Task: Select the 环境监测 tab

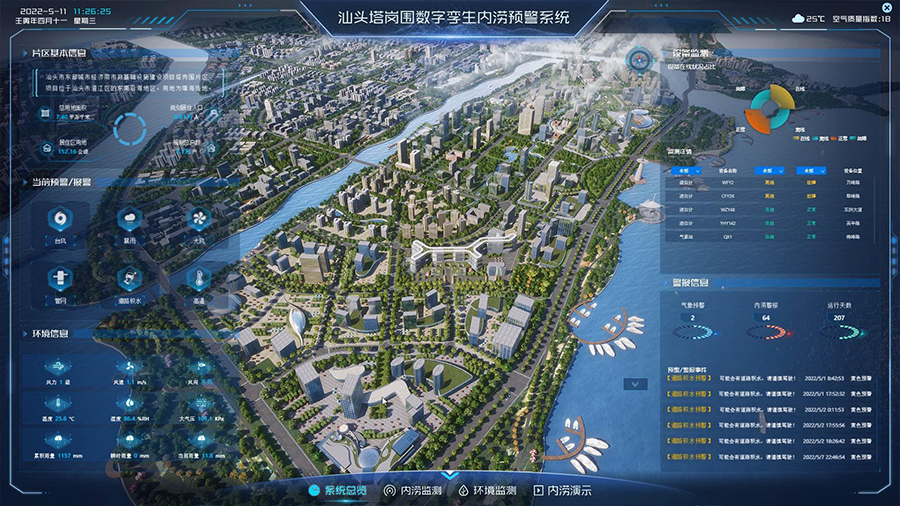Action: tap(487, 491)
